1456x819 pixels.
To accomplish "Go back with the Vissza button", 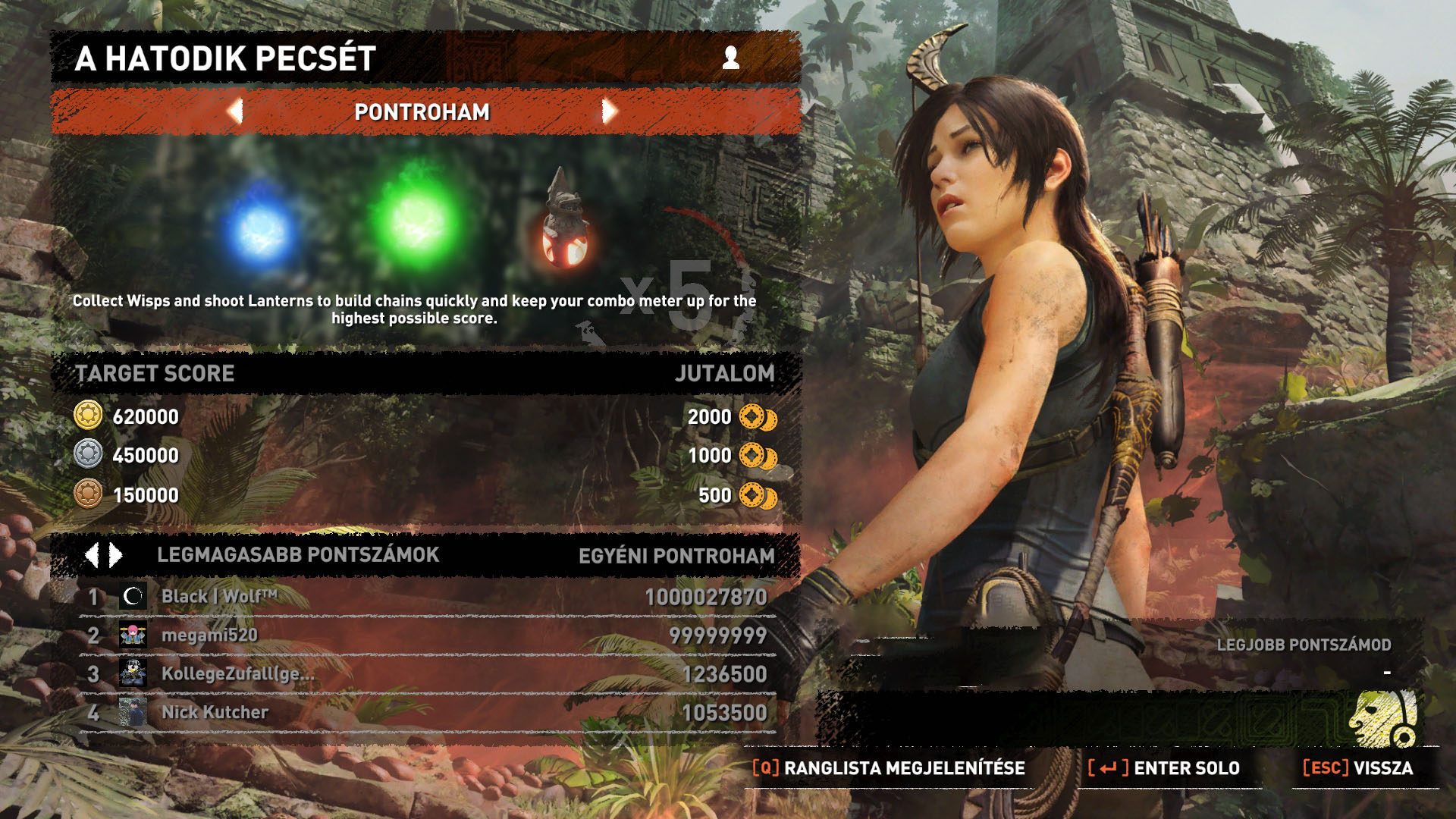I will (x=1358, y=768).
